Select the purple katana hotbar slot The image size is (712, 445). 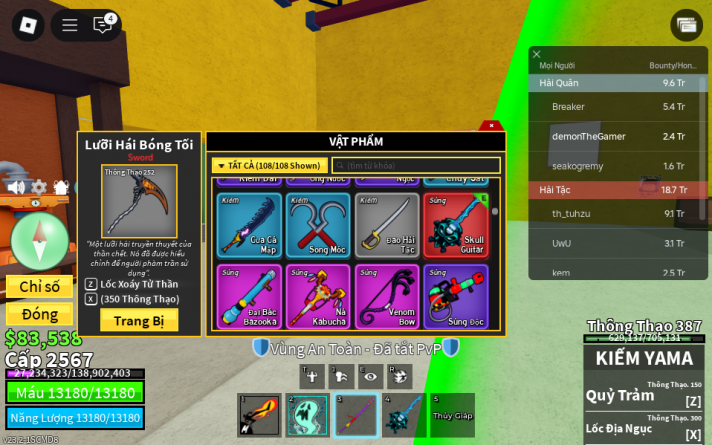pos(355,415)
